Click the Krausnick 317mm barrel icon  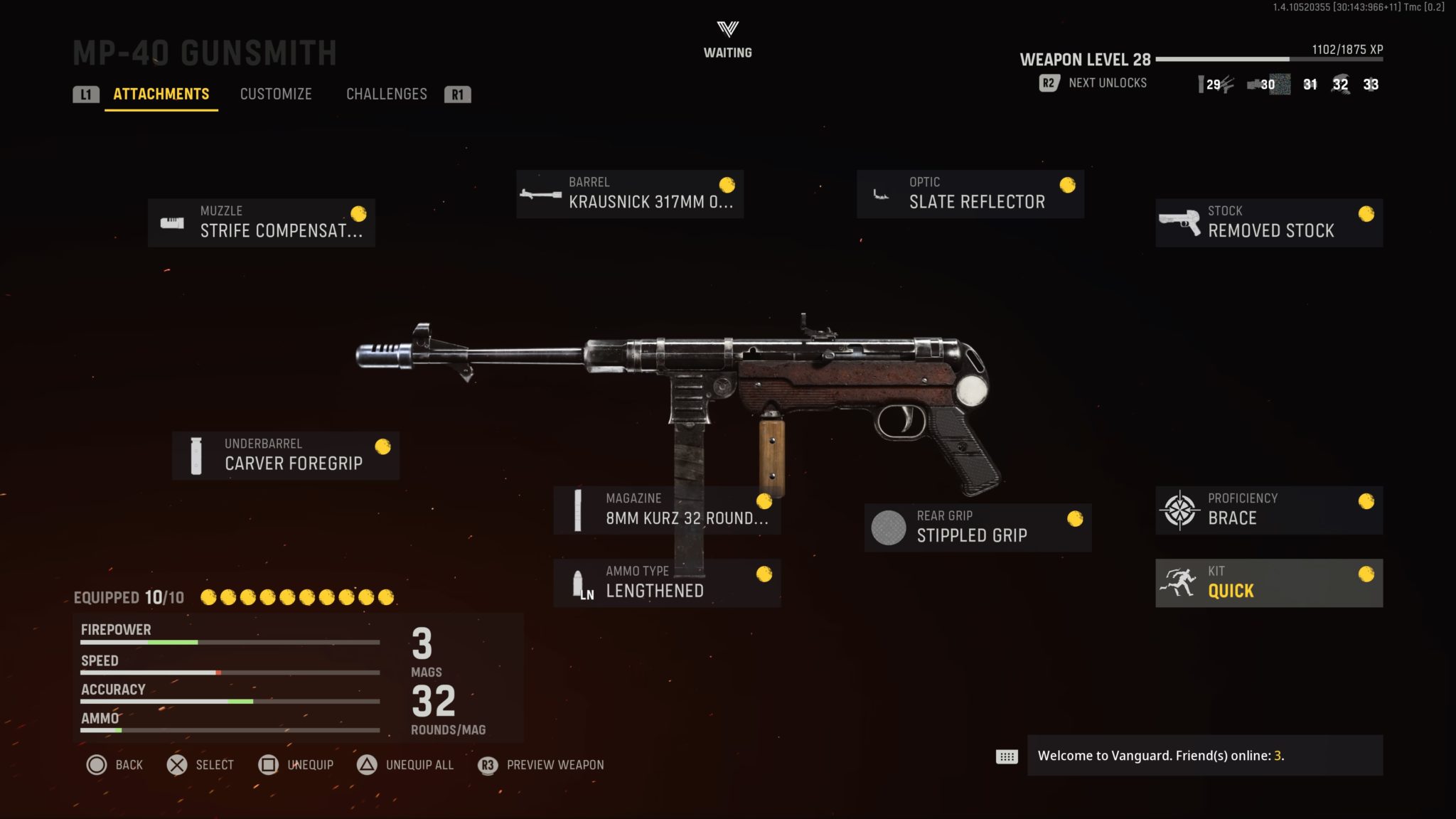[x=540, y=193]
